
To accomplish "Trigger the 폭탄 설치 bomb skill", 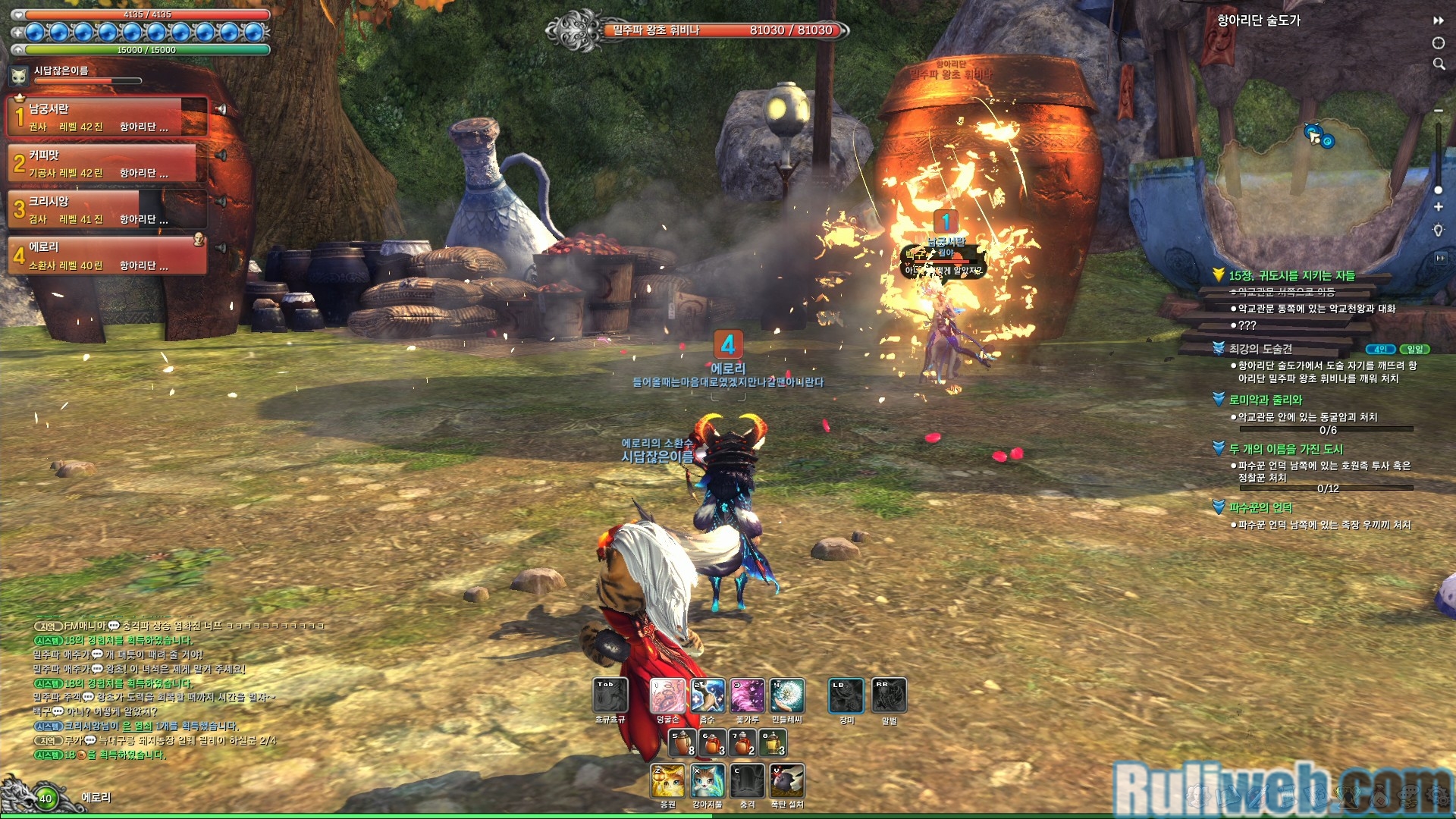I will click(787, 781).
